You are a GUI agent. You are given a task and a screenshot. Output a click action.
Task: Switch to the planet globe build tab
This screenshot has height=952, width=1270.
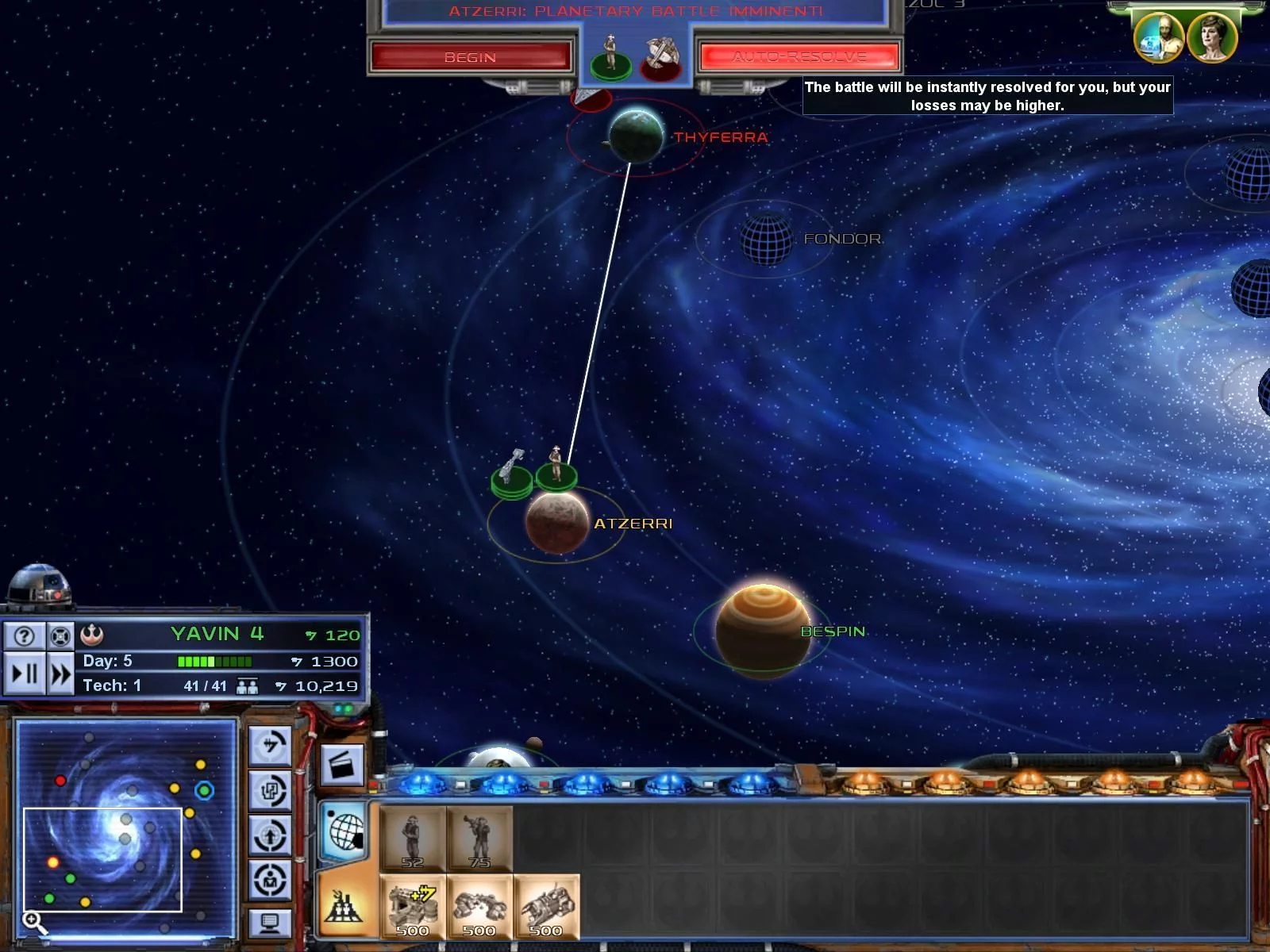(345, 831)
